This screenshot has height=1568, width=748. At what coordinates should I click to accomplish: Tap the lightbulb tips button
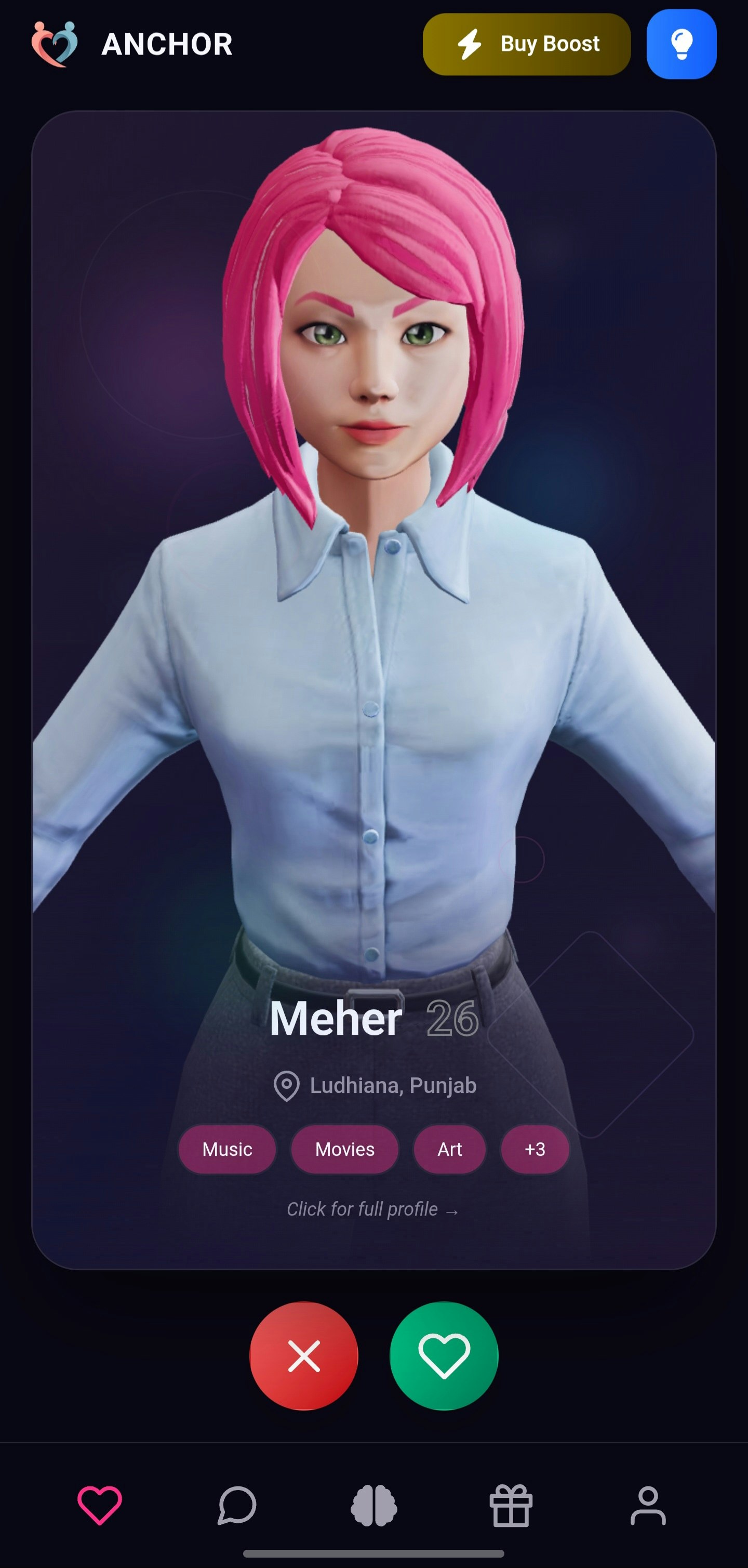(x=682, y=44)
